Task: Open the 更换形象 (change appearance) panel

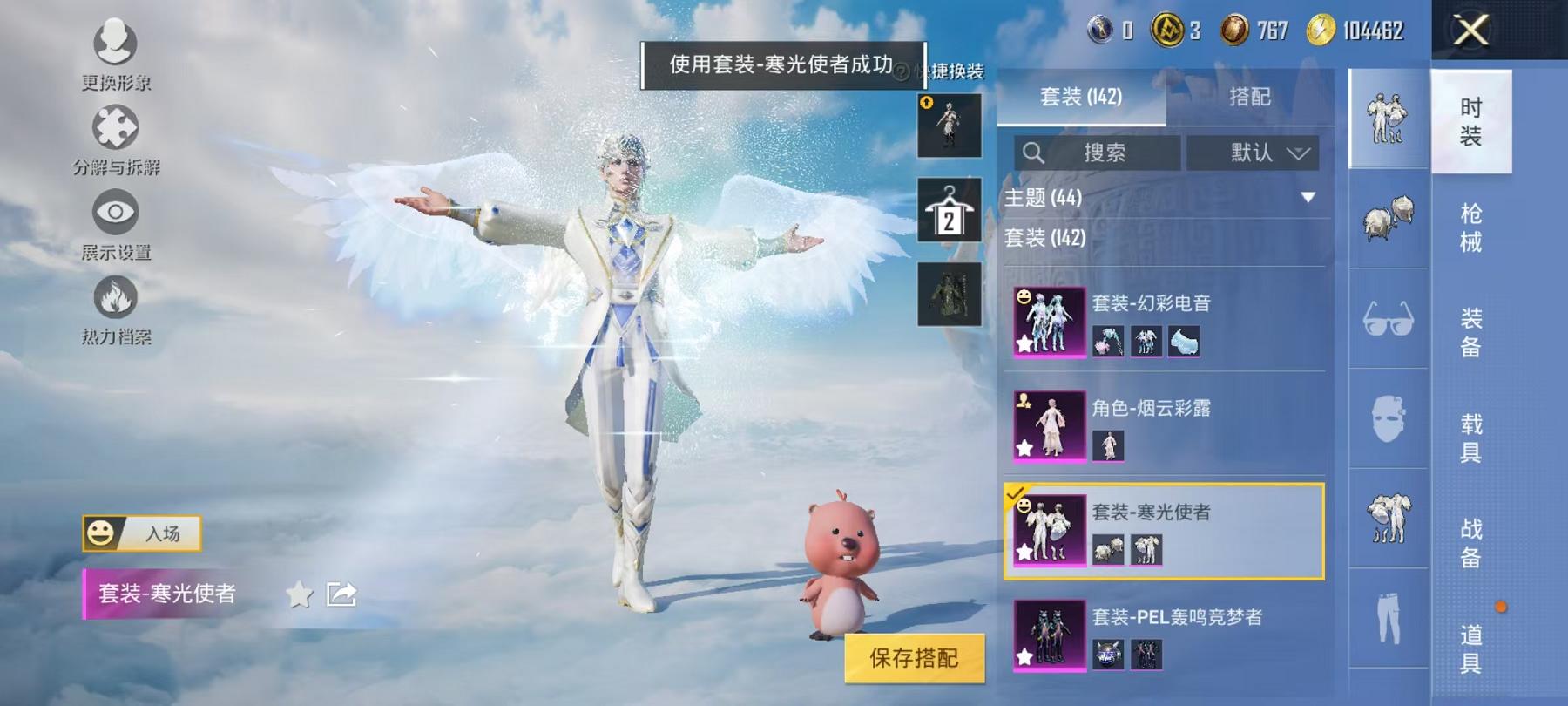Action: pyautogui.click(x=117, y=42)
